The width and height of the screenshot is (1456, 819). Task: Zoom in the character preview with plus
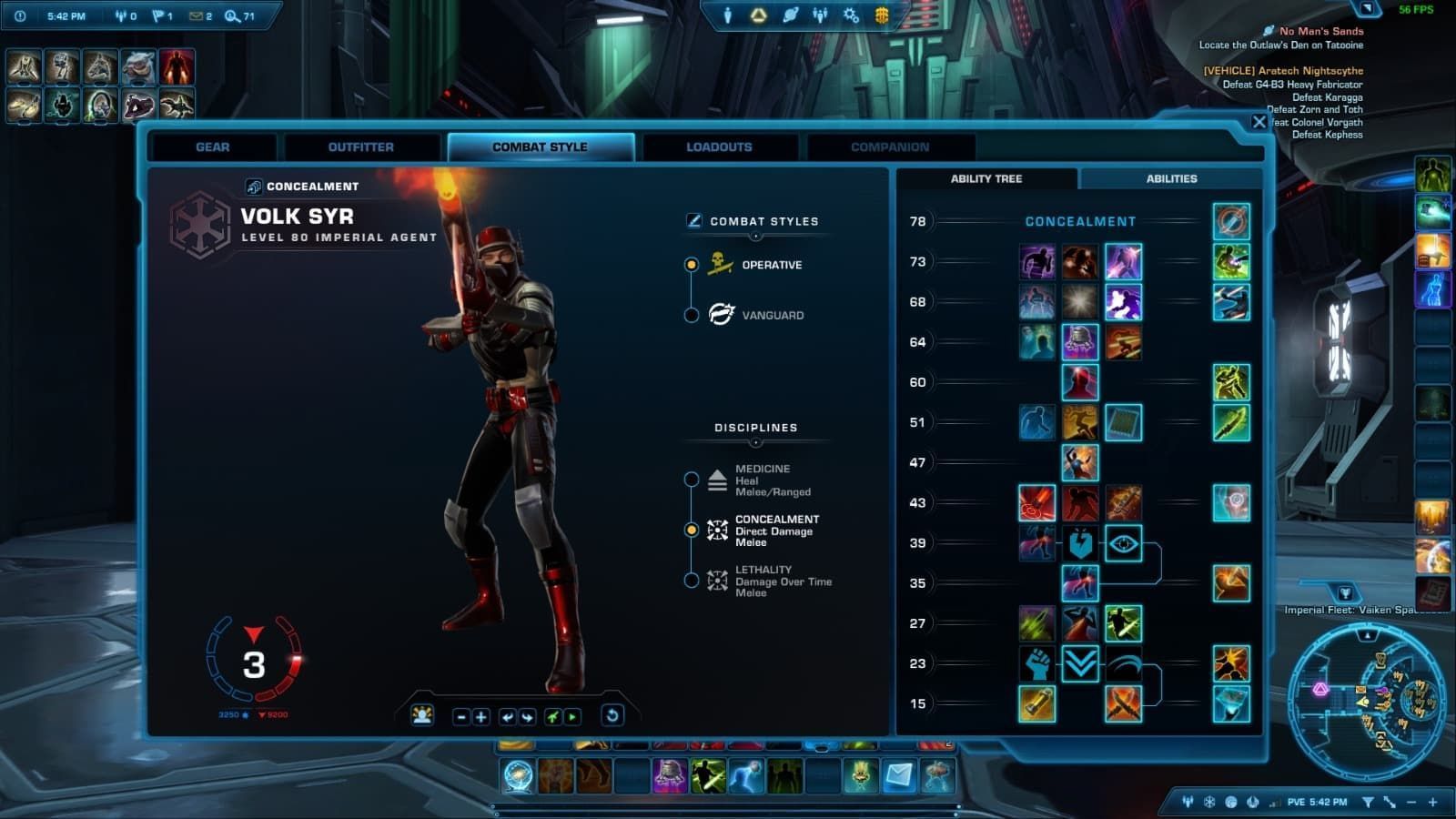point(481,717)
